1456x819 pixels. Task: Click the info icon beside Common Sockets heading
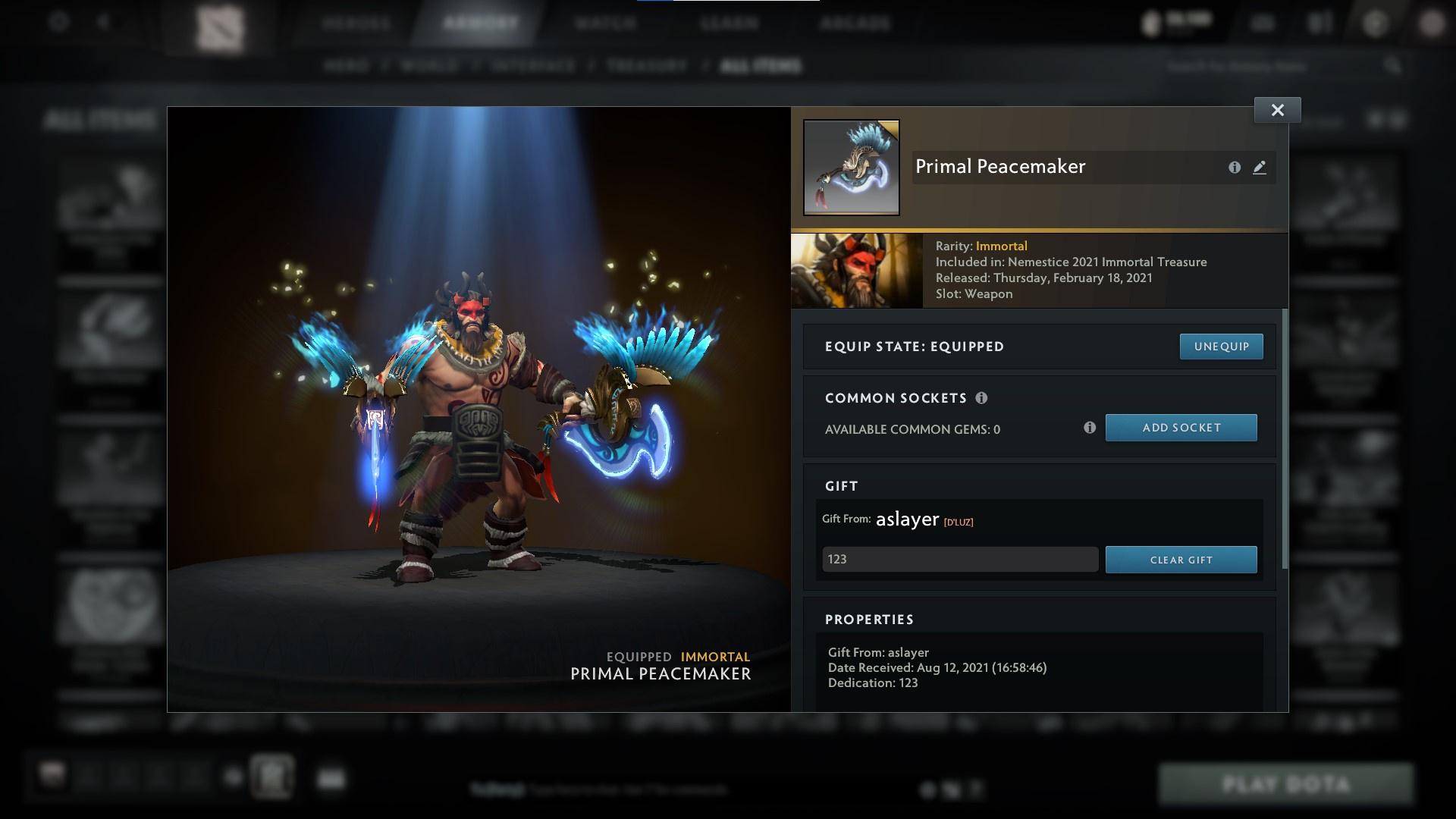[x=983, y=397]
